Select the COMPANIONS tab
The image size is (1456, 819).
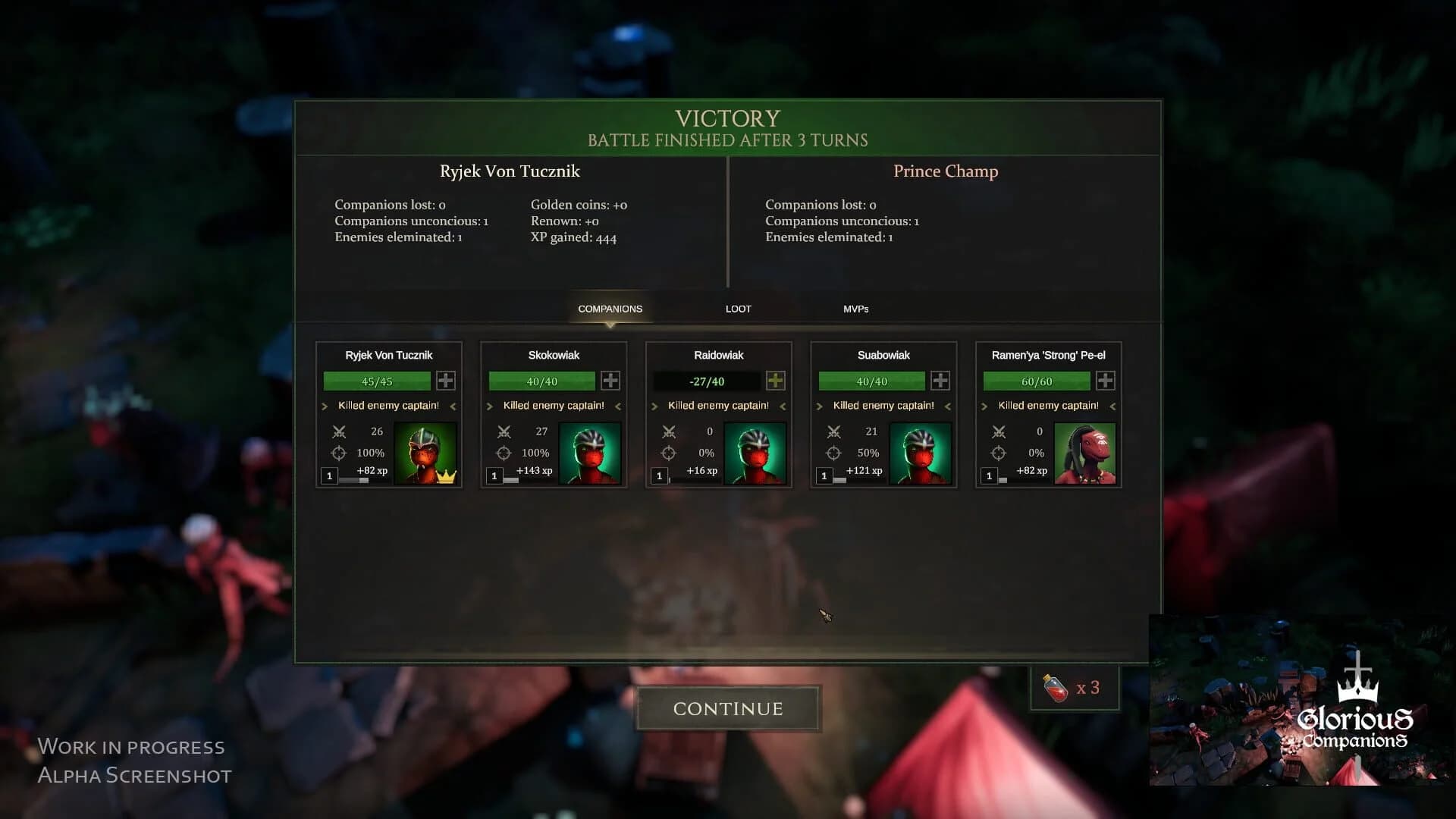tap(610, 309)
